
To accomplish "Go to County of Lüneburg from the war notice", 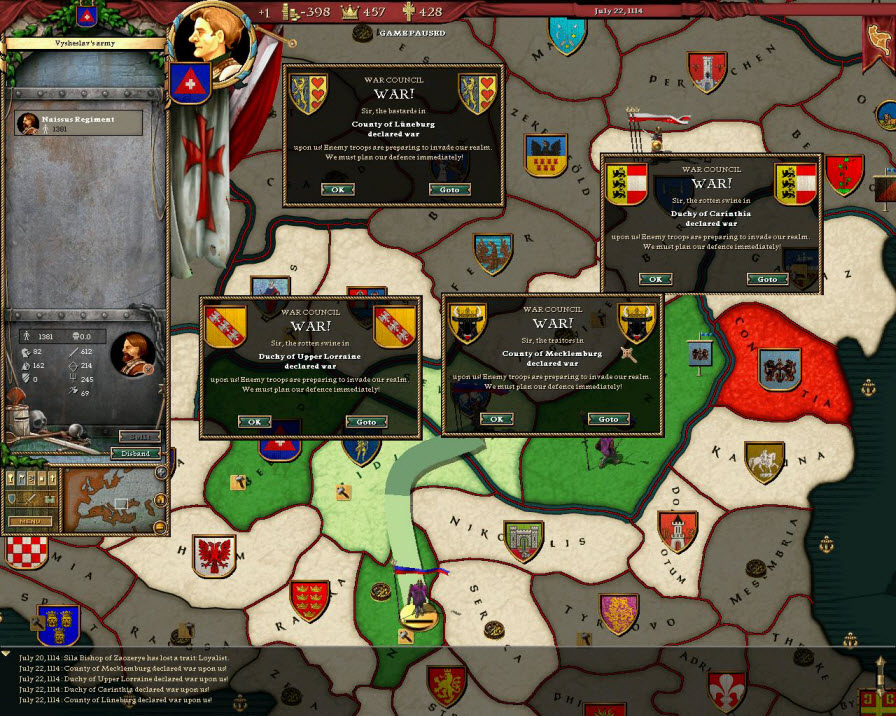I will click(450, 189).
